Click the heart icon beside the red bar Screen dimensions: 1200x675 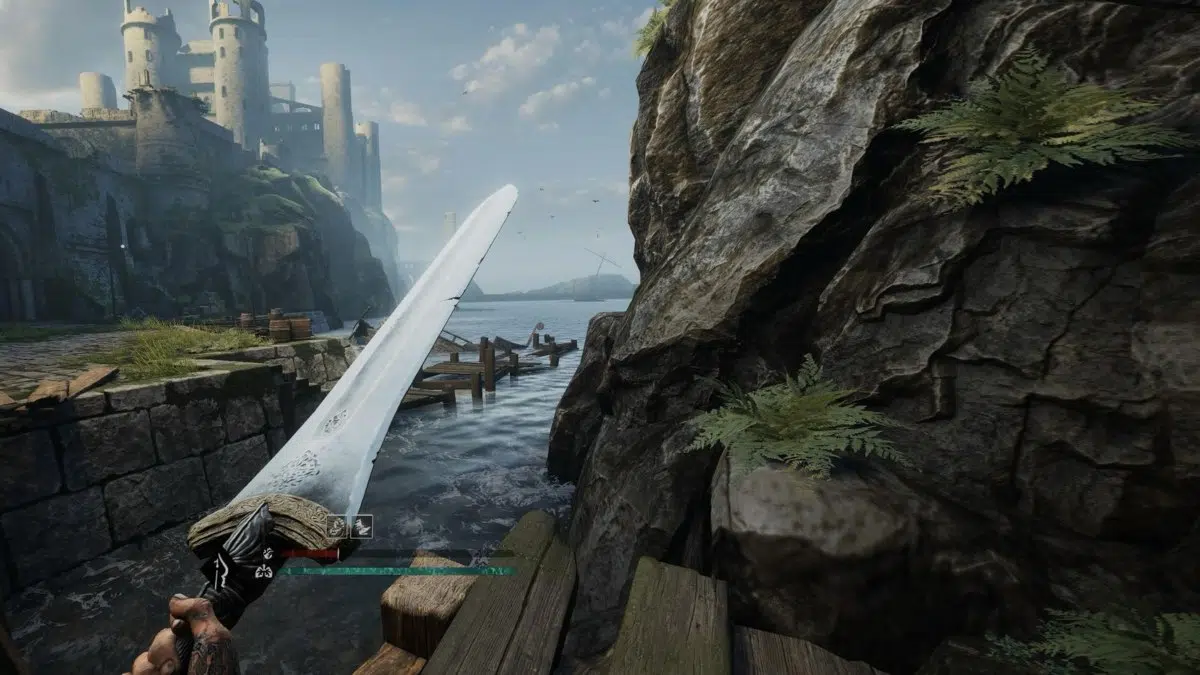266,553
